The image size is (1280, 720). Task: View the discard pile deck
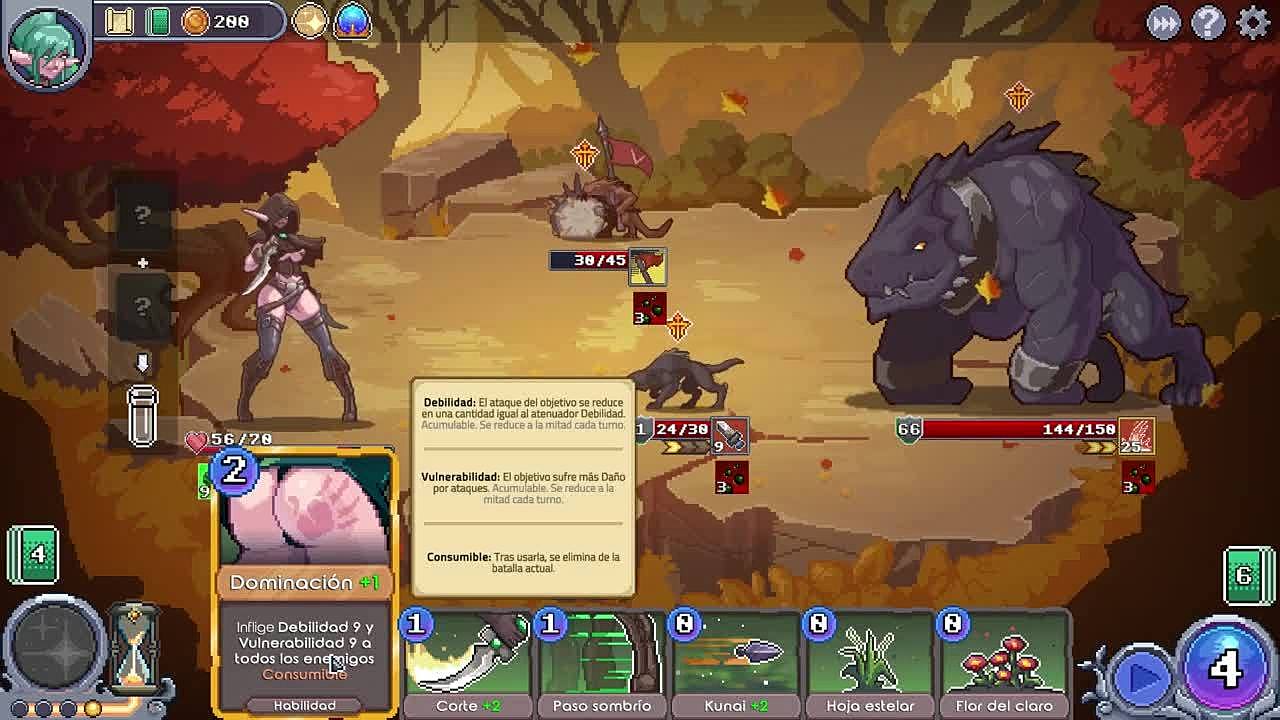point(1245,575)
